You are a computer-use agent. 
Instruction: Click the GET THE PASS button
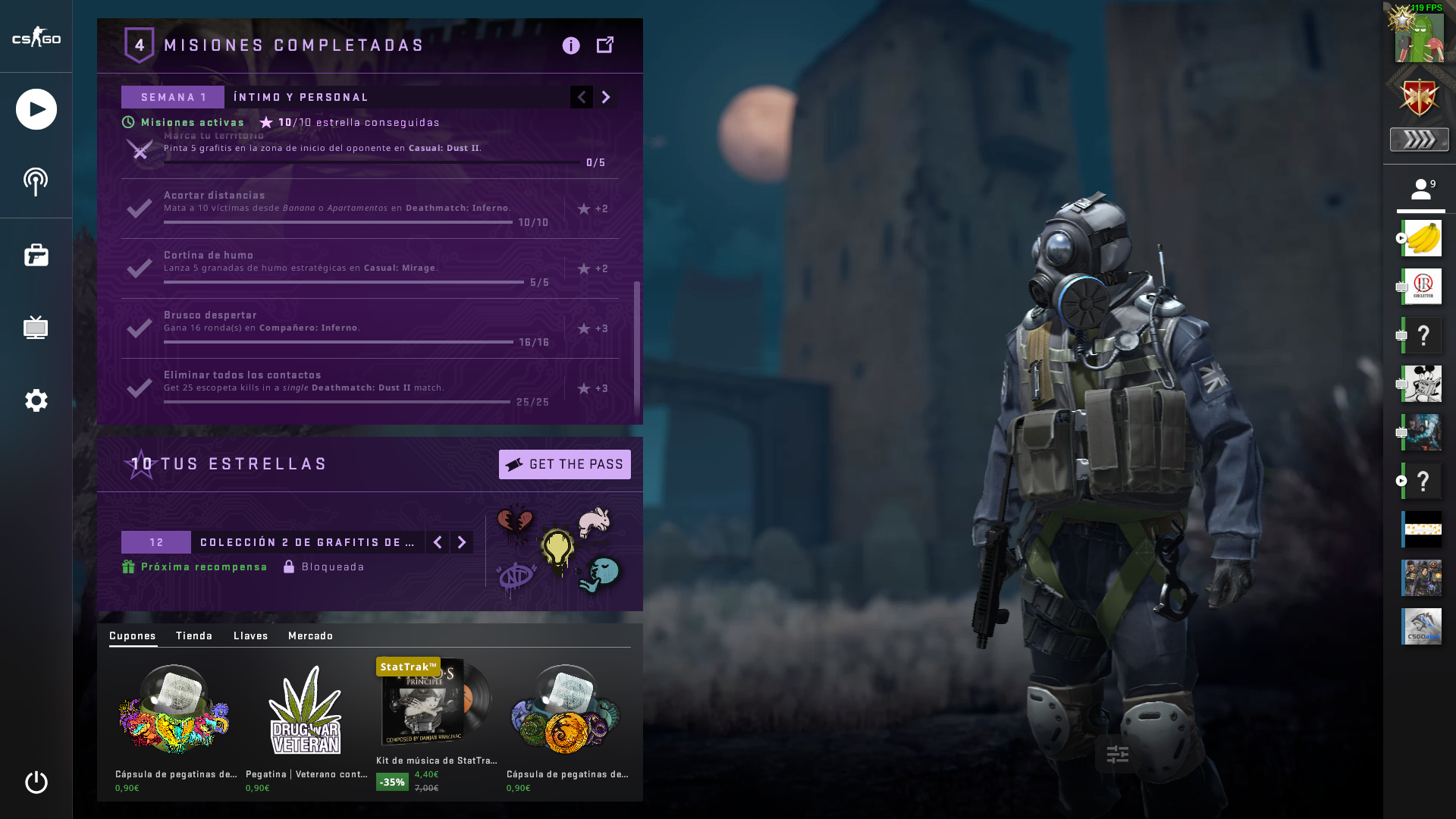click(564, 464)
